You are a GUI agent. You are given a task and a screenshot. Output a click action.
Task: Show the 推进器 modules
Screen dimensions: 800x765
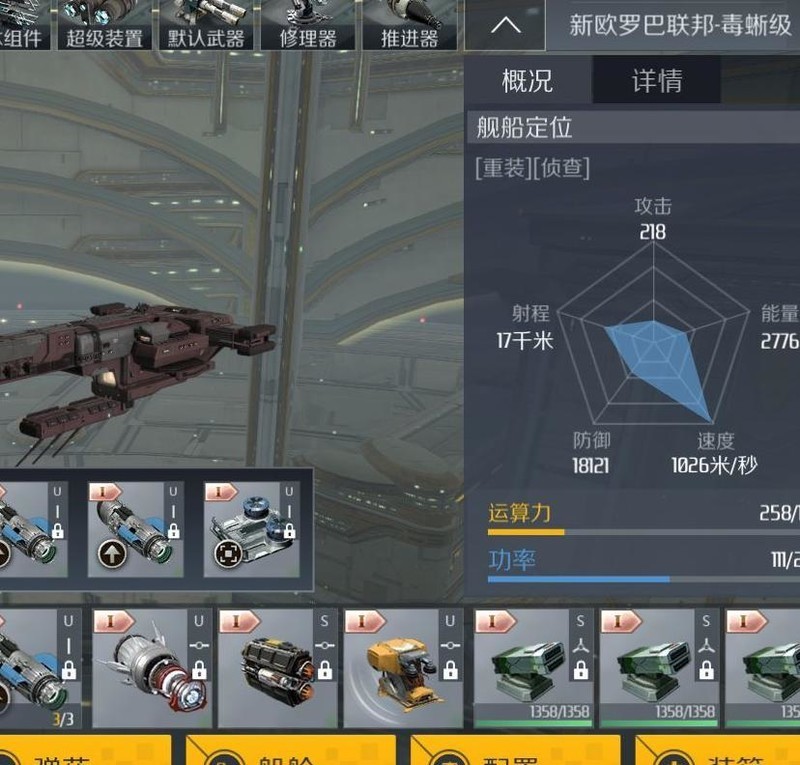click(409, 25)
